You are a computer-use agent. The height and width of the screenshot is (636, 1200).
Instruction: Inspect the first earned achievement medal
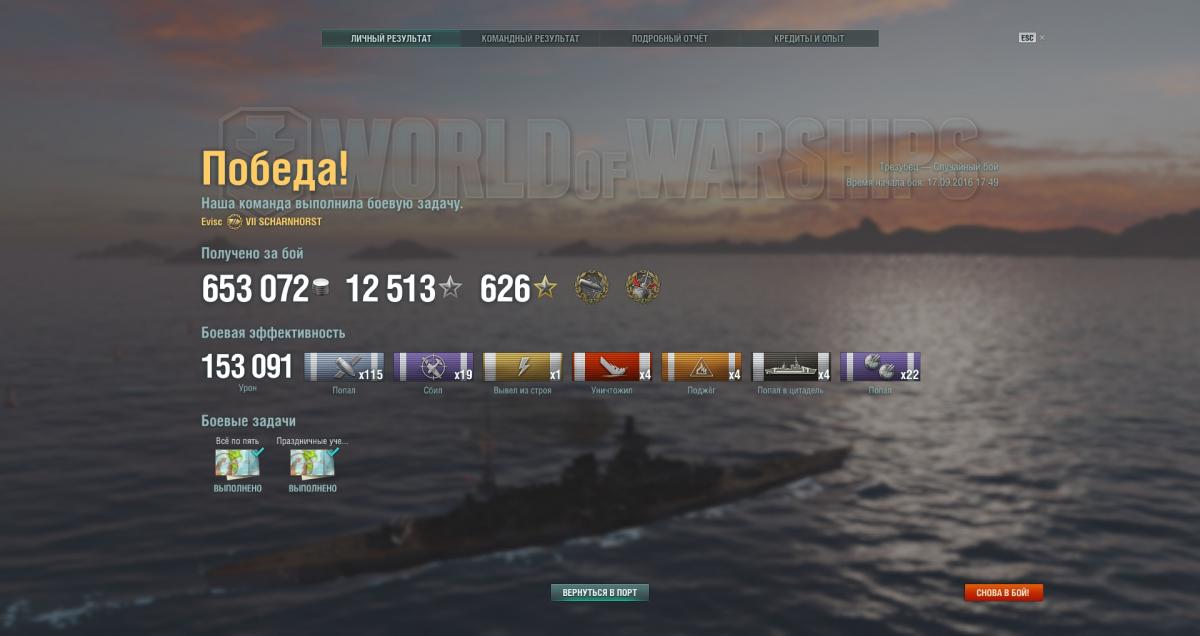click(592, 288)
